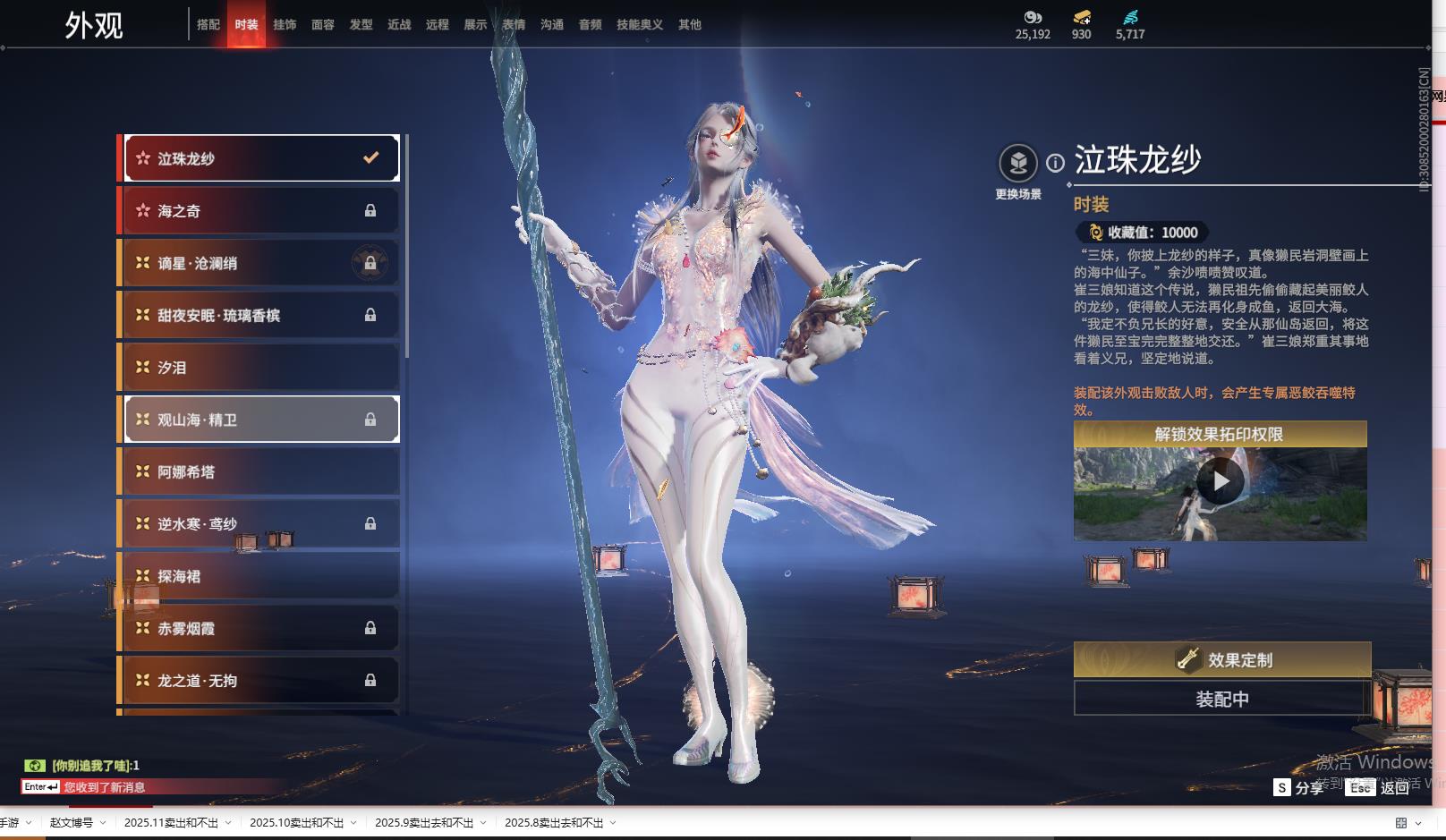Switch to the 搭配 tab
The height and width of the screenshot is (840, 1446).
tap(208, 25)
